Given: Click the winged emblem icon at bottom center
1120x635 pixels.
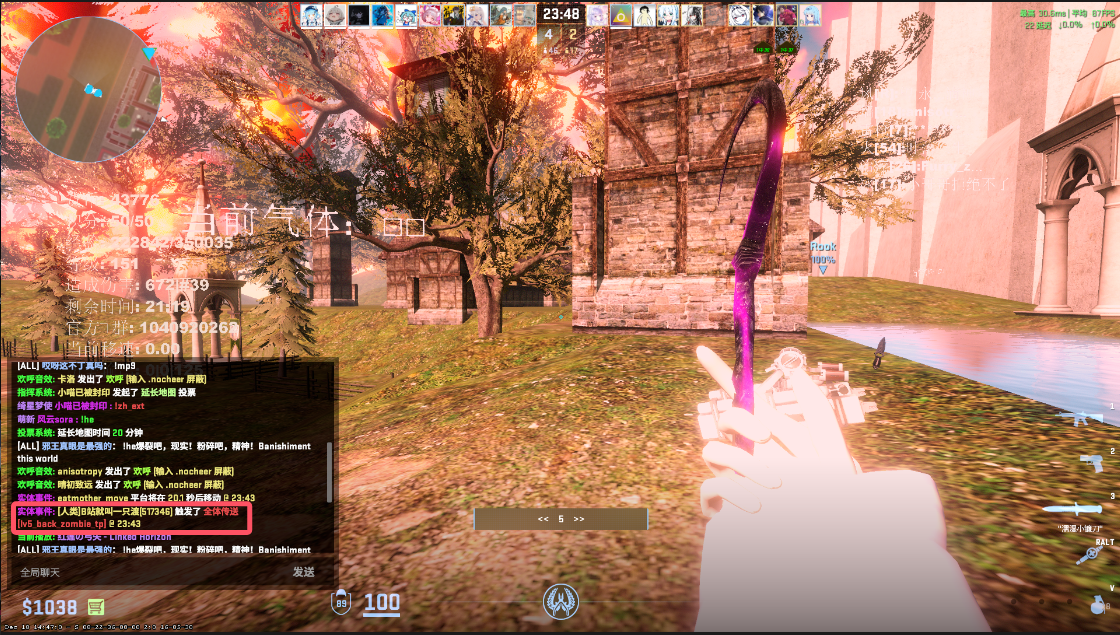Looking at the screenshot, I should [559, 601].
